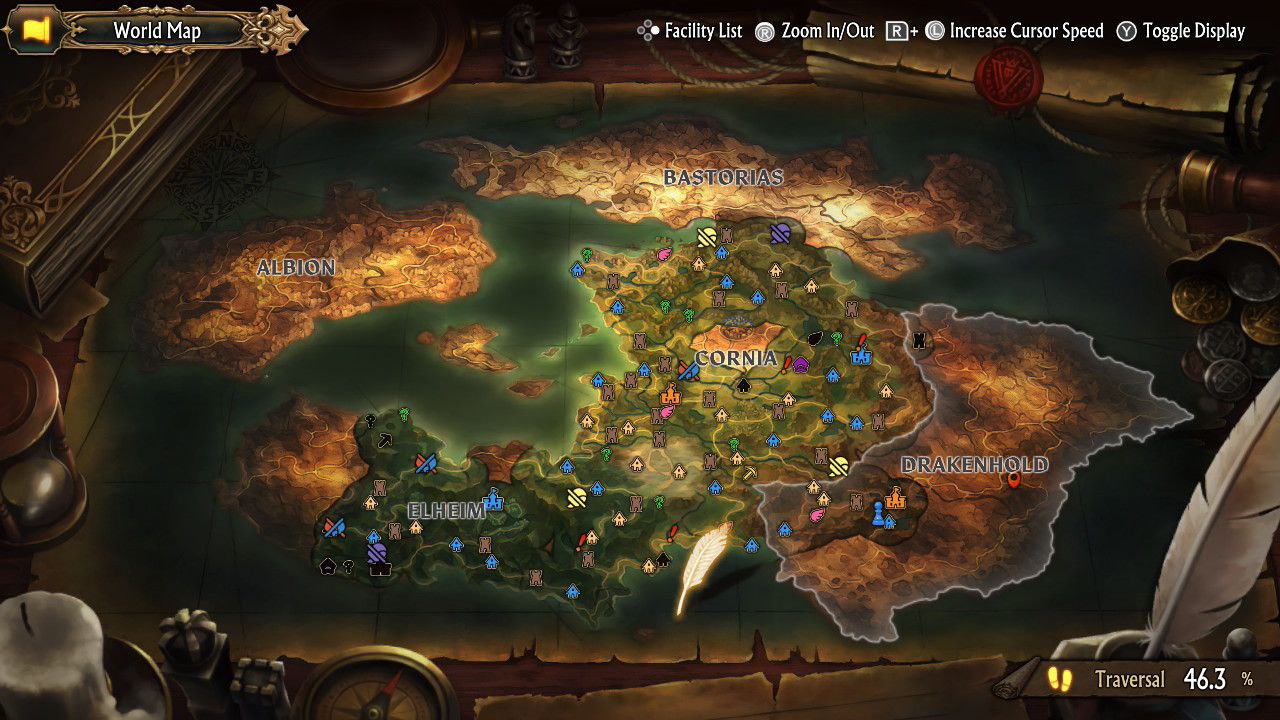Select the crossed-out sword marker beside Cornia label
The width and height of the screenshot is (1280, 720).
(x=688, y=370)
